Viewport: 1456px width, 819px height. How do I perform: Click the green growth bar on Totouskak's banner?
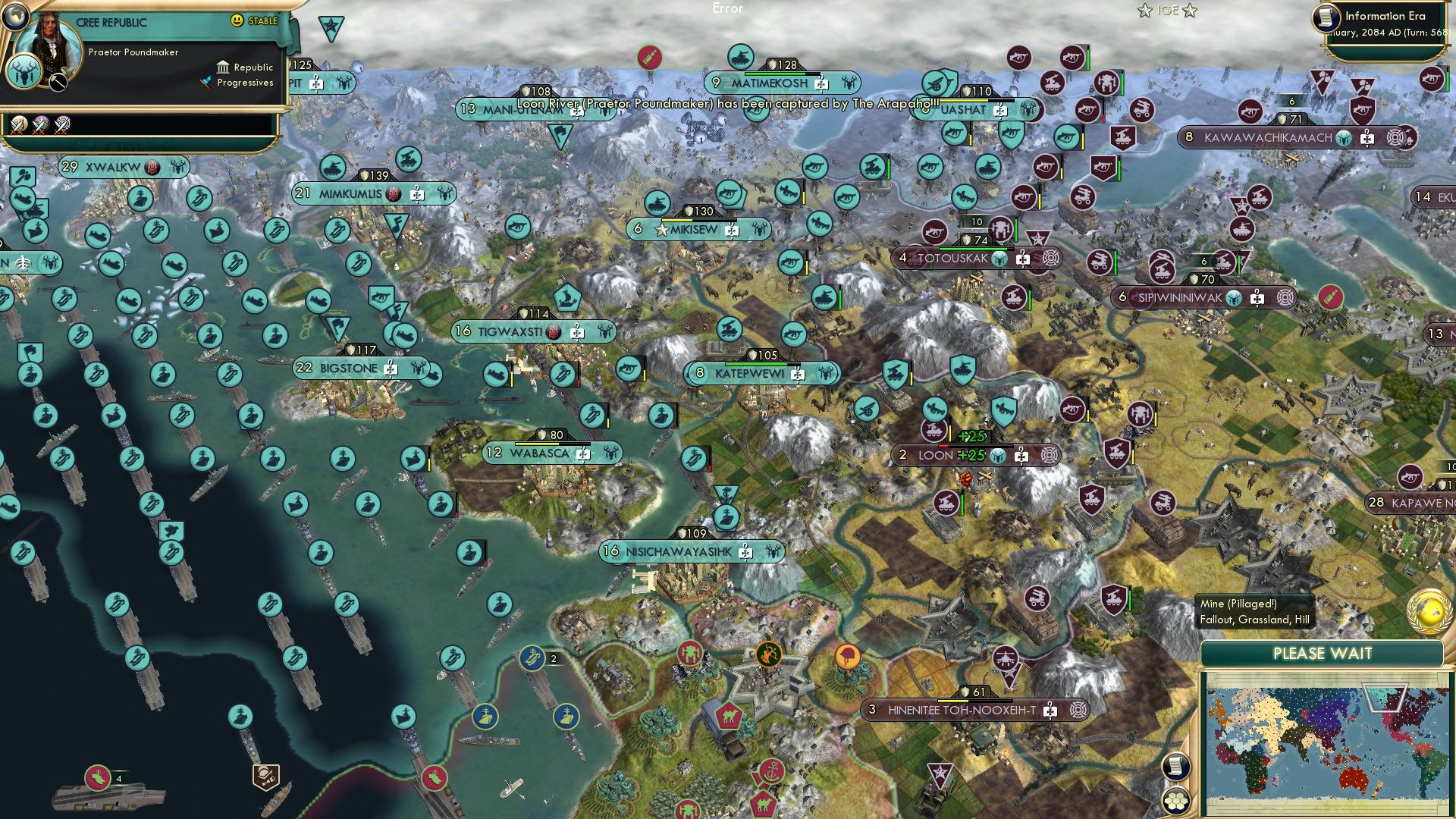975,249
